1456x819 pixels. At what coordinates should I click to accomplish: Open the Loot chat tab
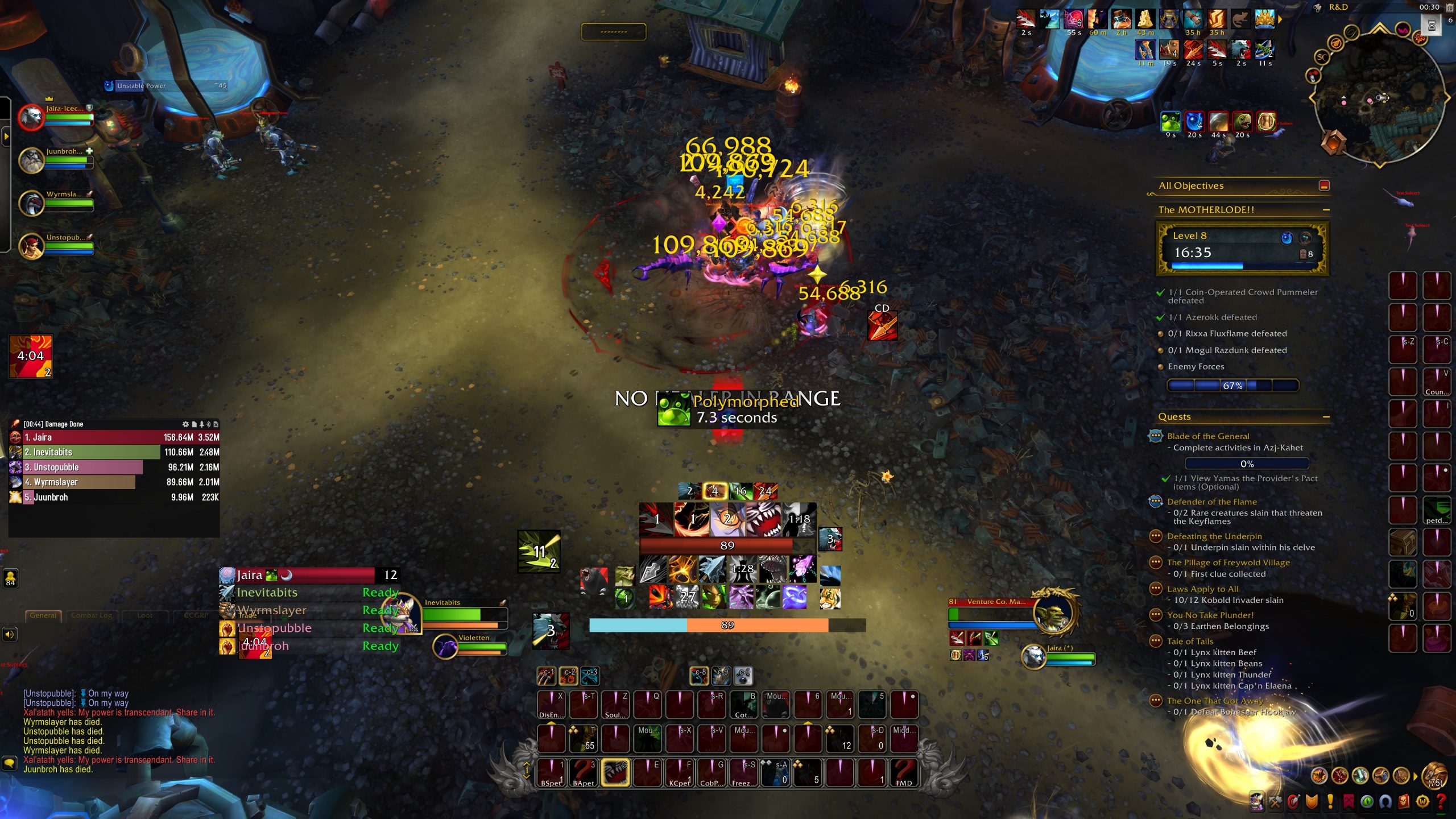[145, 616]
